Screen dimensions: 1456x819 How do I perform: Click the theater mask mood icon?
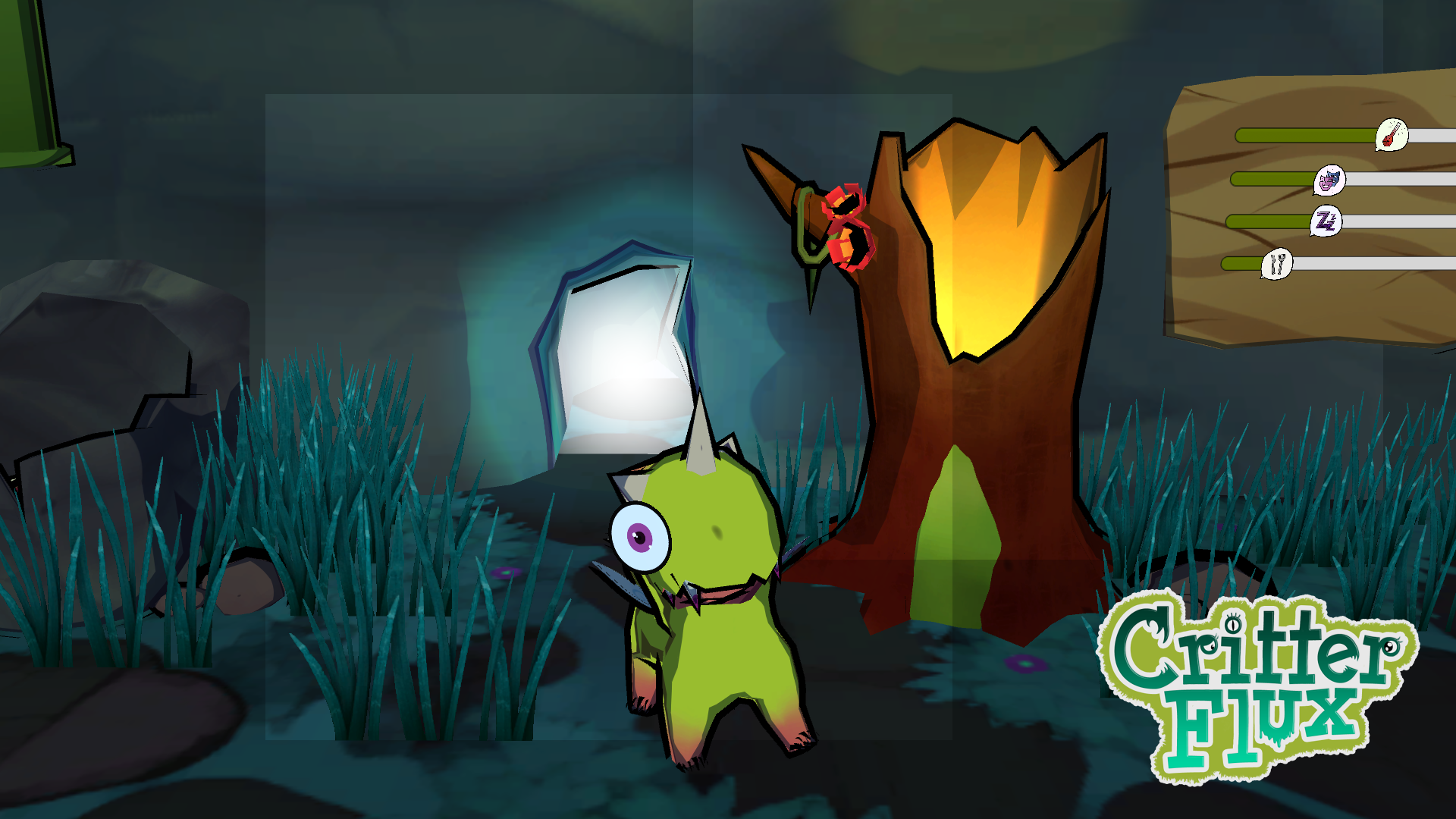pyautogui.click(x=1329, y=180)
